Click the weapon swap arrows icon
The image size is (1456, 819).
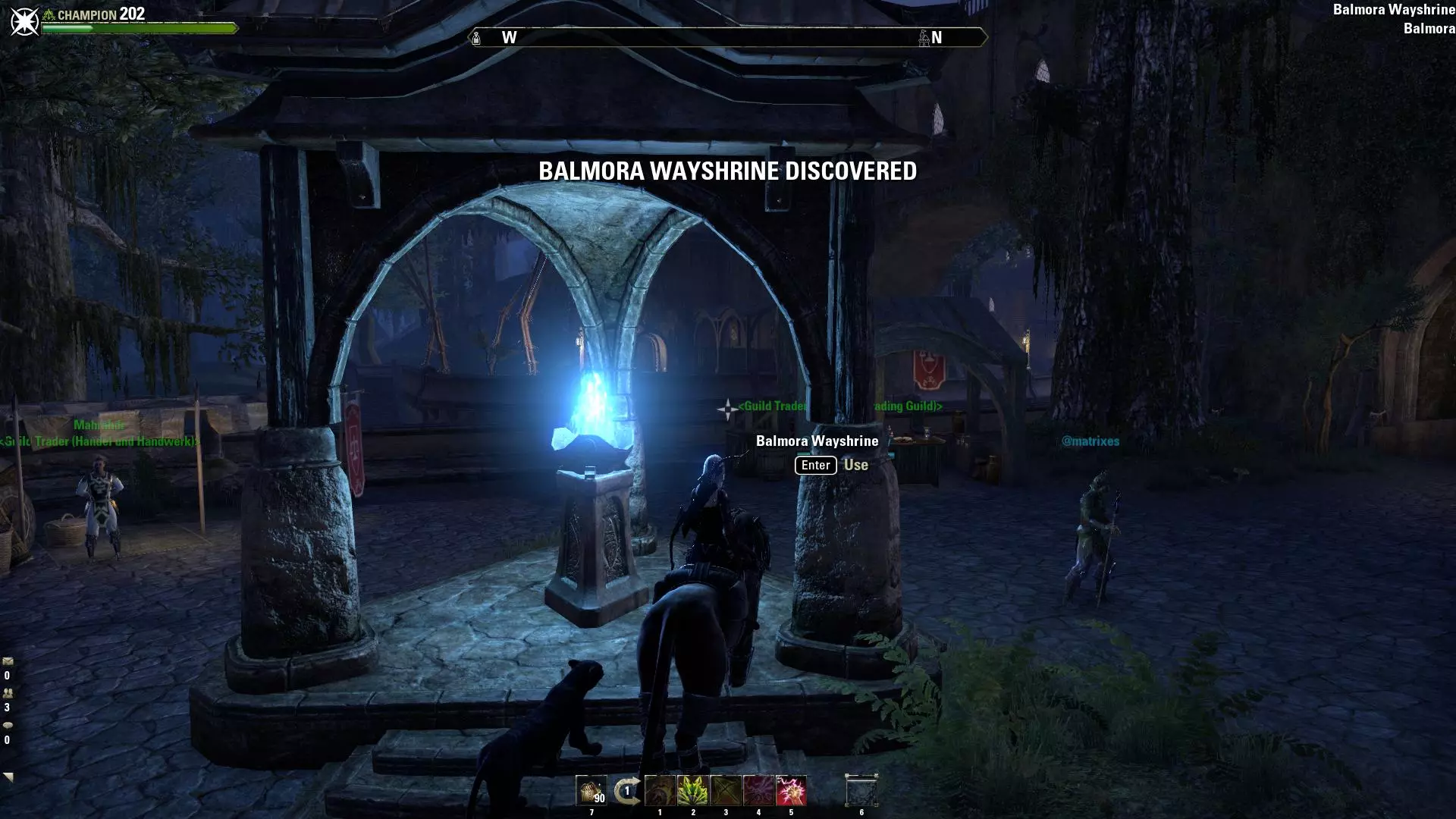point(626,791)
